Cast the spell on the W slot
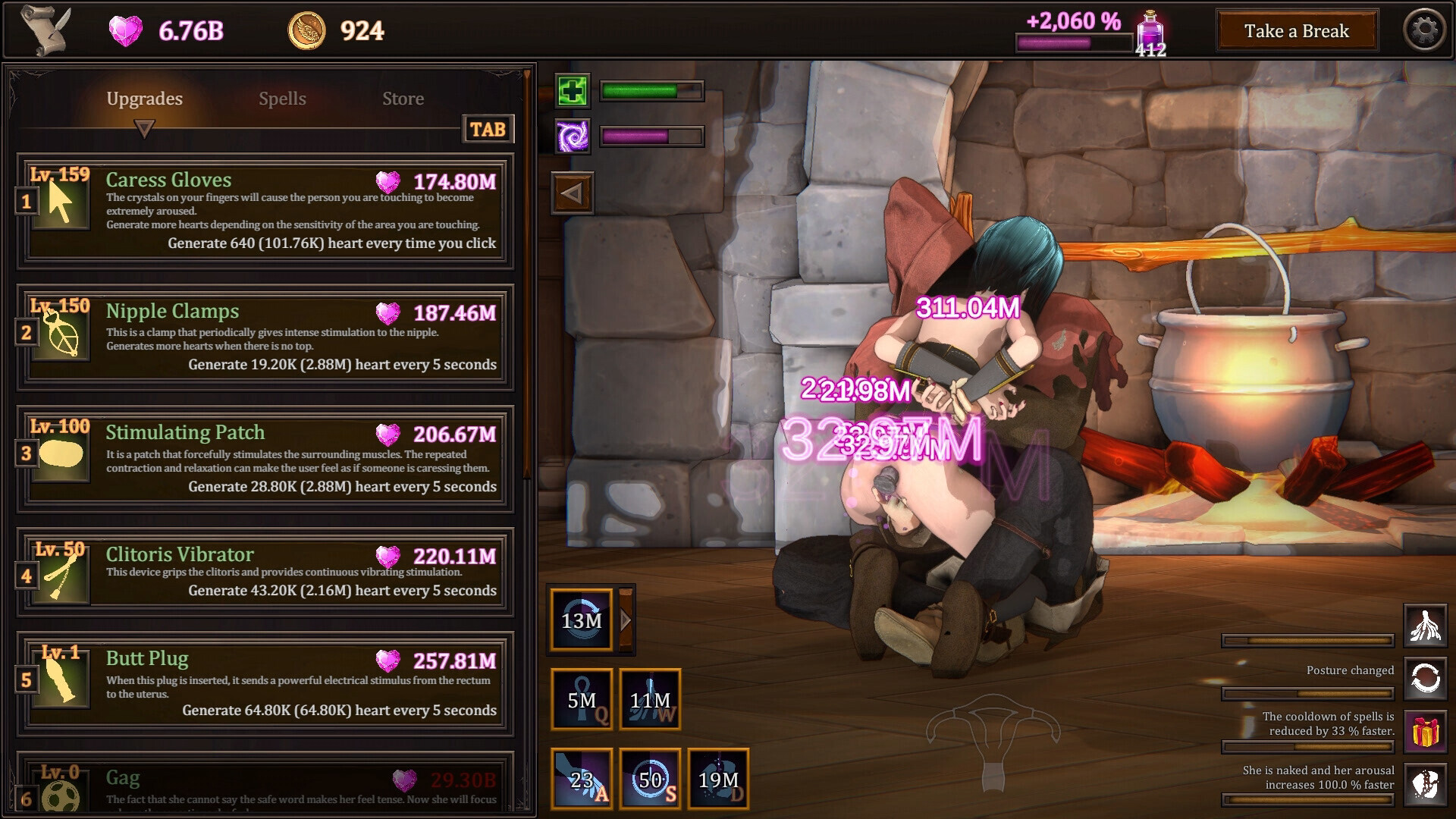The width and height of the screenshot is (1456, 819). click(x=650, y=700)
